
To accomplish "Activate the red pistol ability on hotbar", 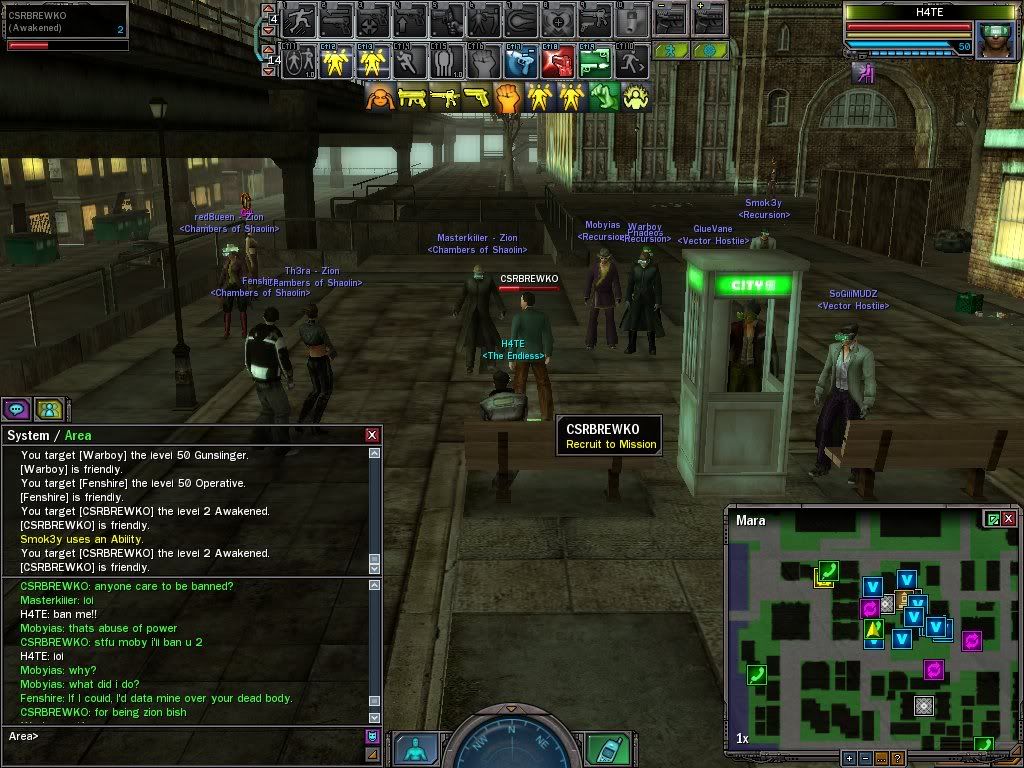I will coord(557,62).
